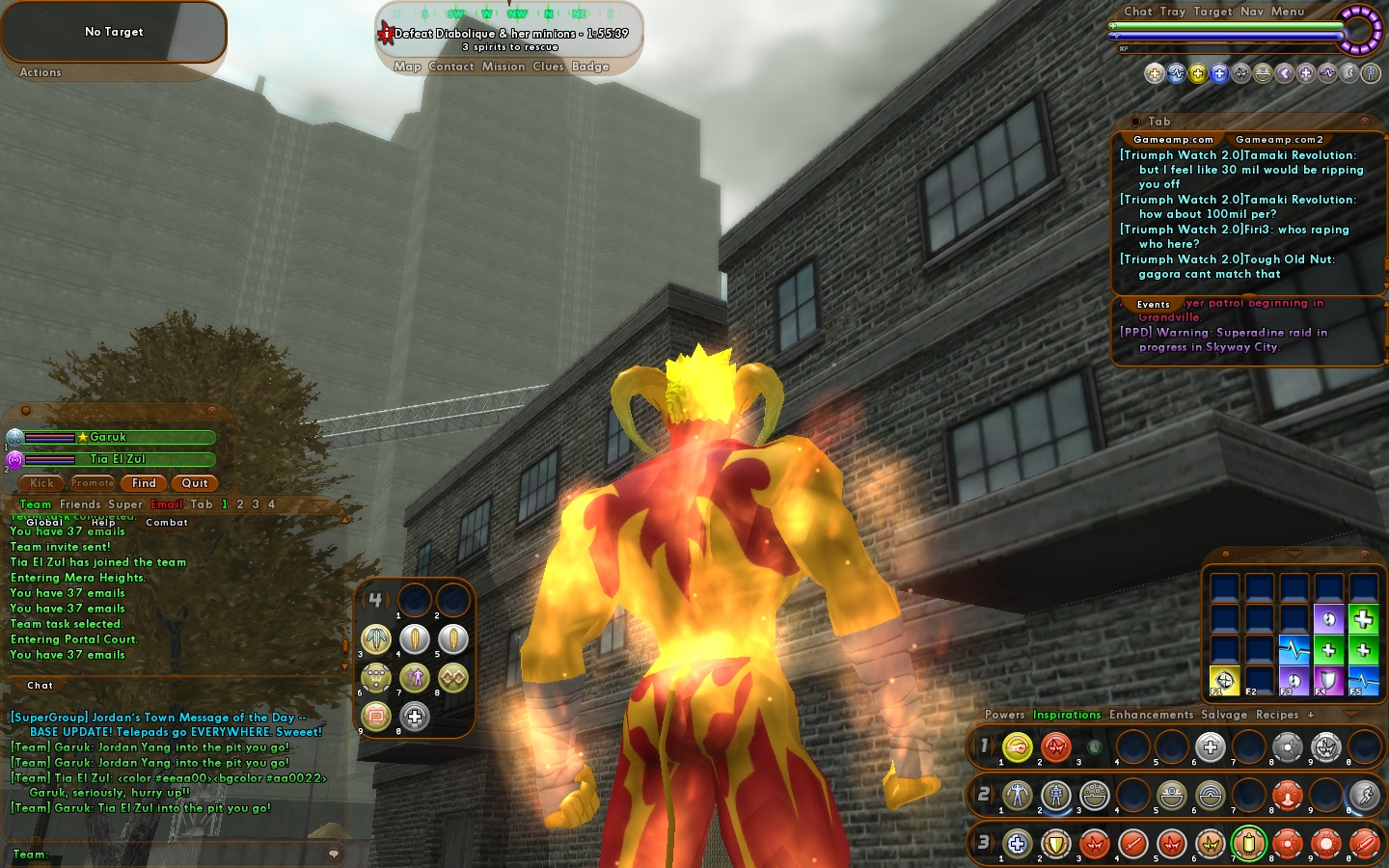
Task: Switch to the Email tab
Action: [167, 504]
